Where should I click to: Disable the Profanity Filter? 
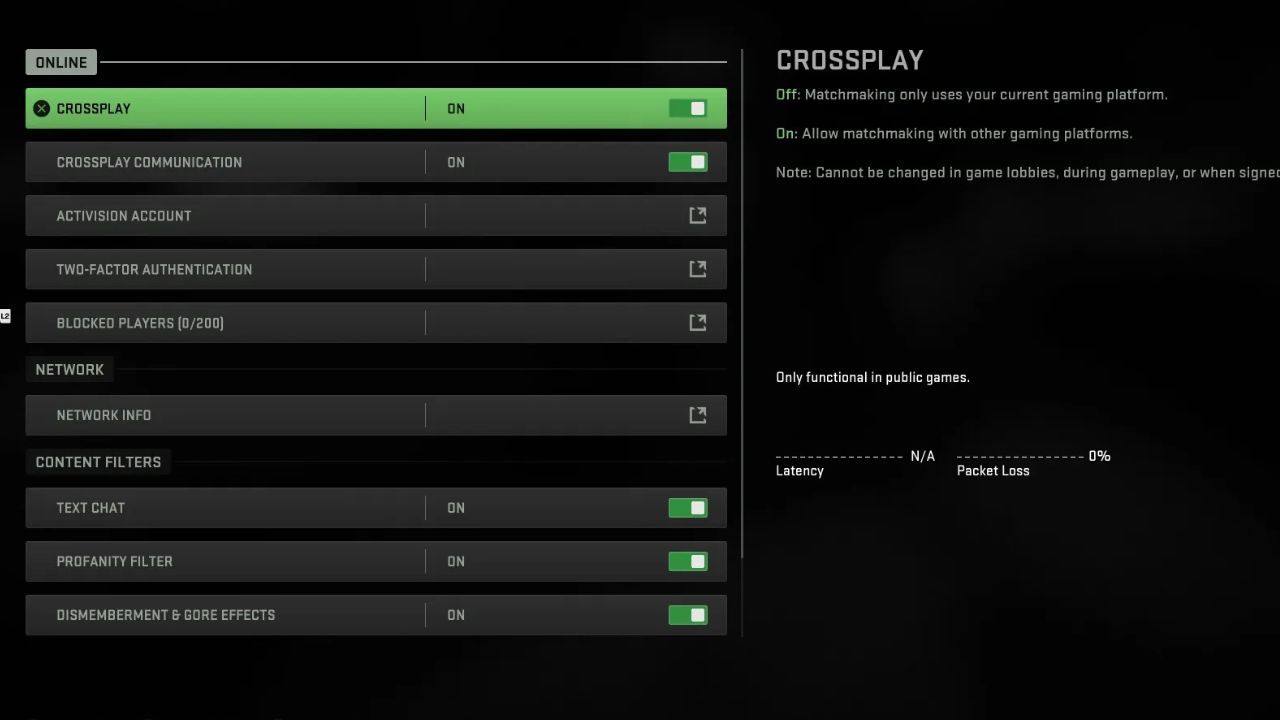pos(687,561)
